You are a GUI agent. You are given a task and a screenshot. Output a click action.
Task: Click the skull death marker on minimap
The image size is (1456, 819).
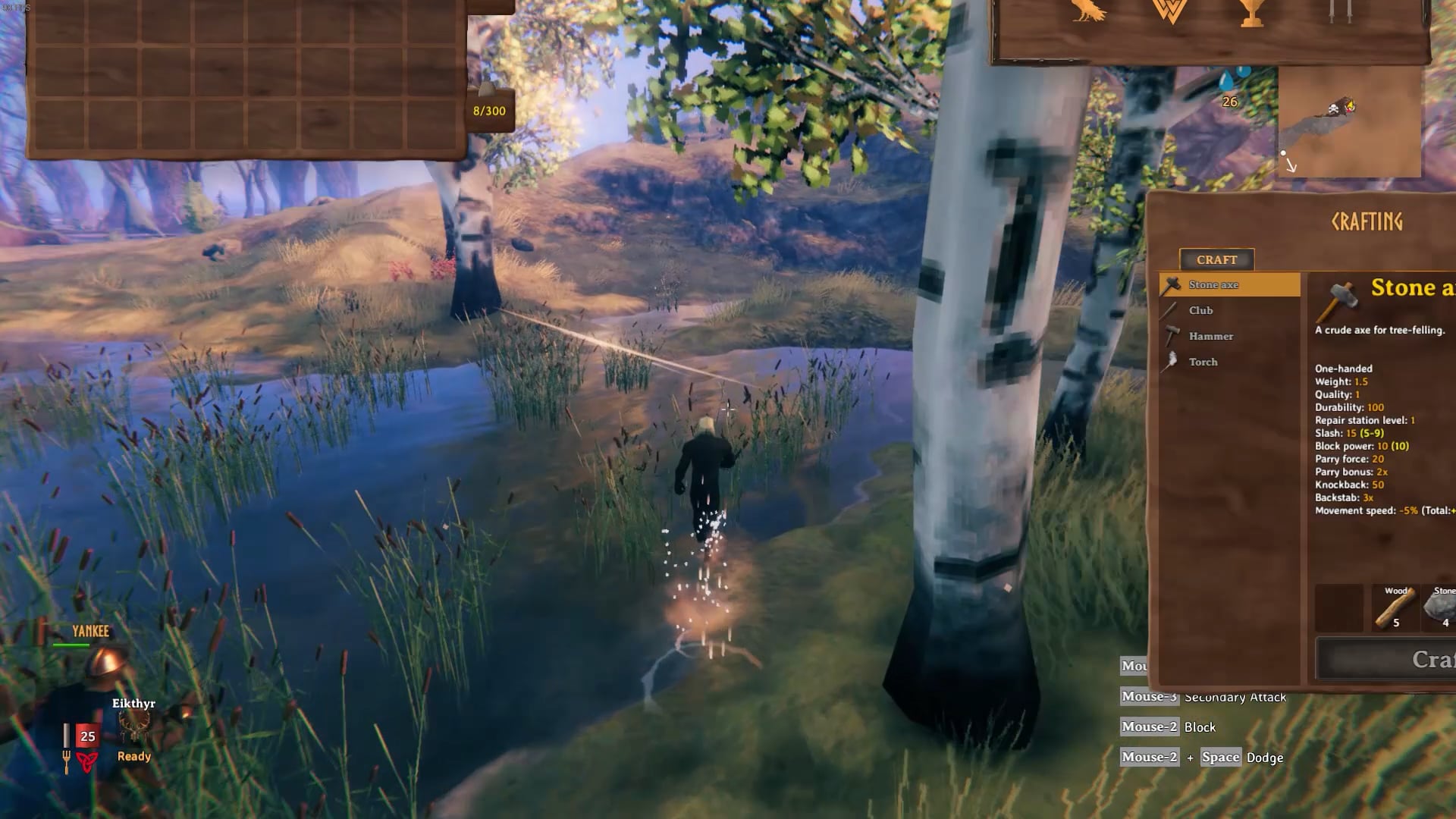1333,110
